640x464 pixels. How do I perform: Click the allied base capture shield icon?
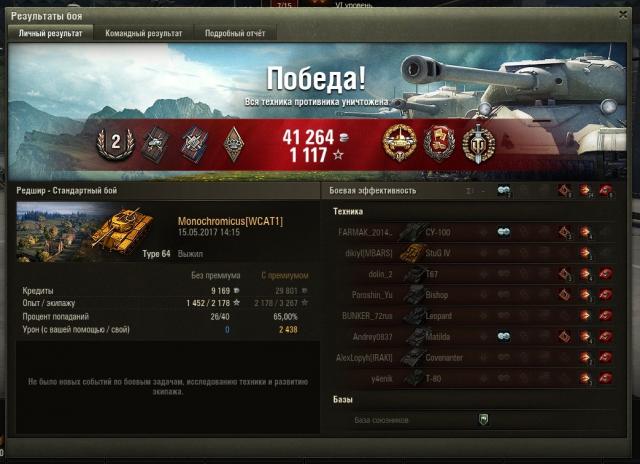tap(483, 419)
